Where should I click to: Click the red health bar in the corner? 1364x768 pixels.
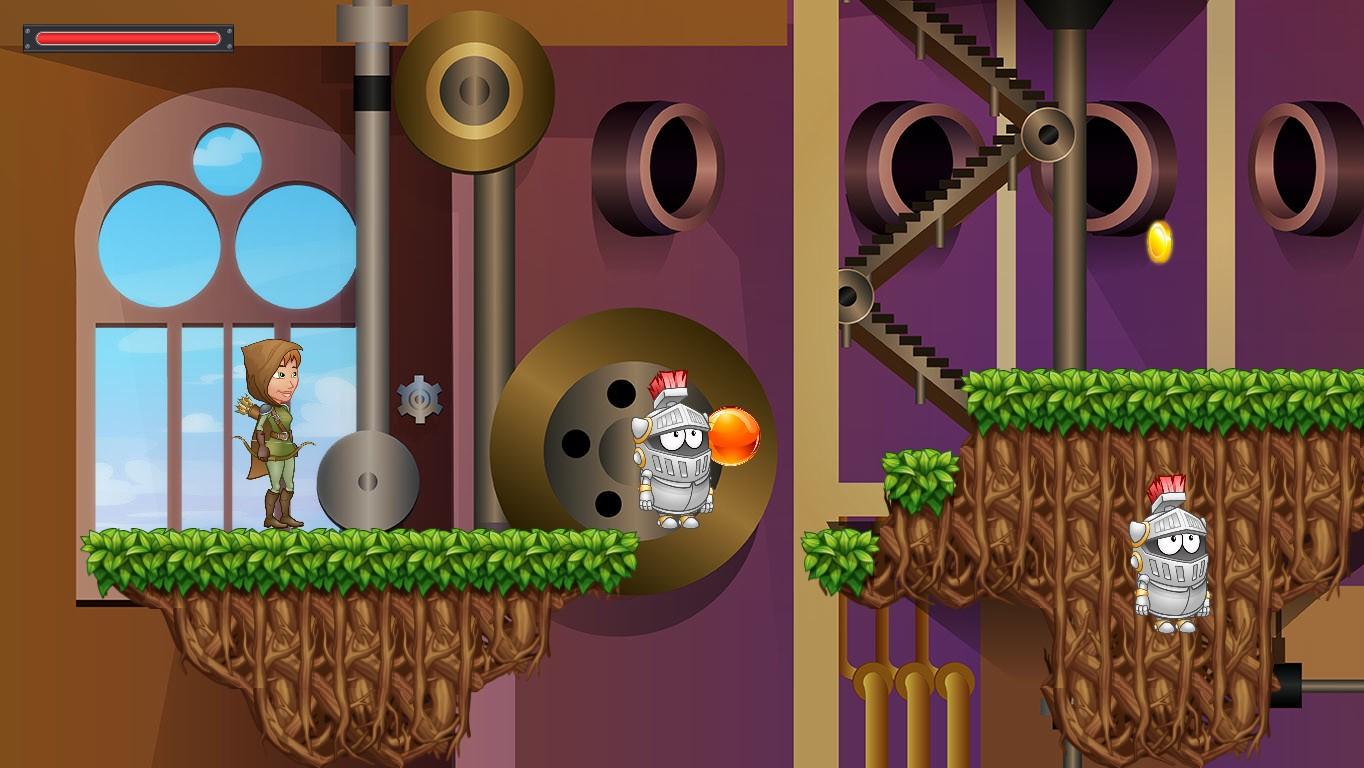point(126,36)
